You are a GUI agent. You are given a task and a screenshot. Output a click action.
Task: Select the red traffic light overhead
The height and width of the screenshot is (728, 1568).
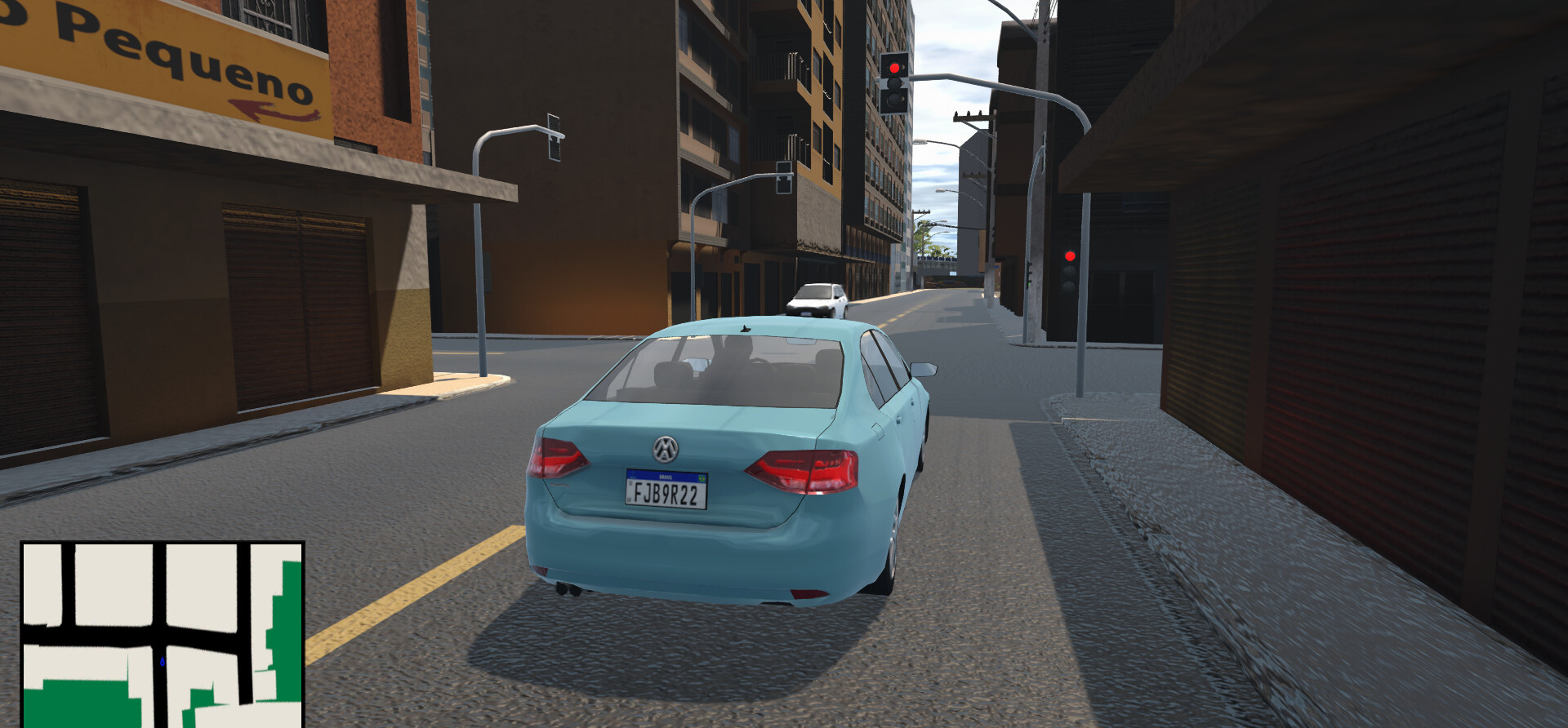pos(893,68)
